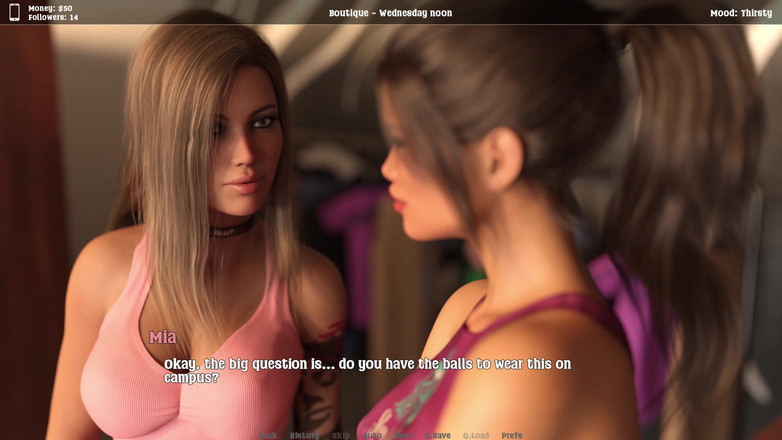Image resolution: width=782 pixels, height=440 pixels.
Task: Skip the dialogue
Action: pos(341,435)
